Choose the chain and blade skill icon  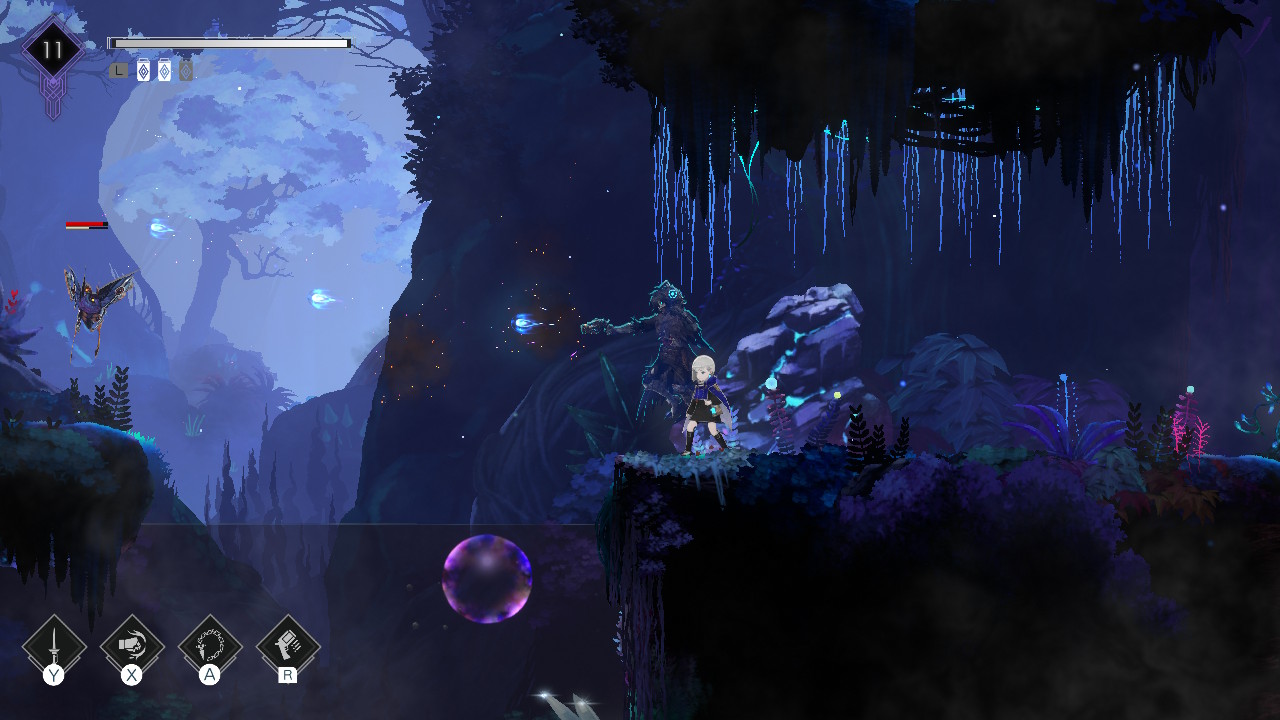210,646
